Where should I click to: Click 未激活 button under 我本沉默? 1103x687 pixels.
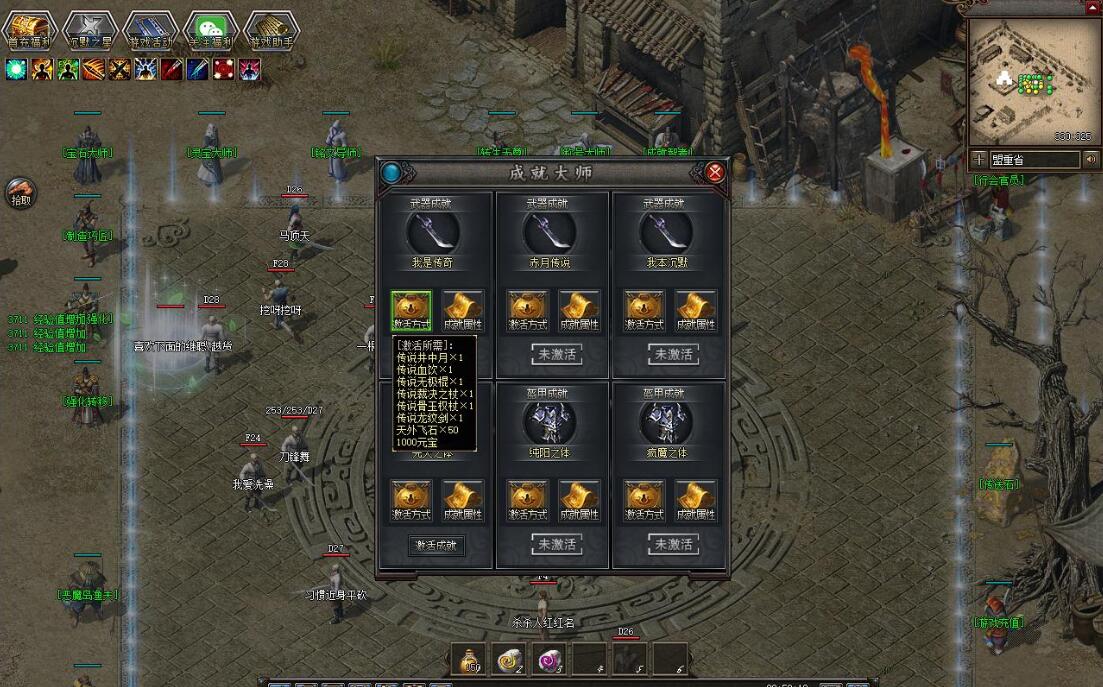(x=671, y=354)
